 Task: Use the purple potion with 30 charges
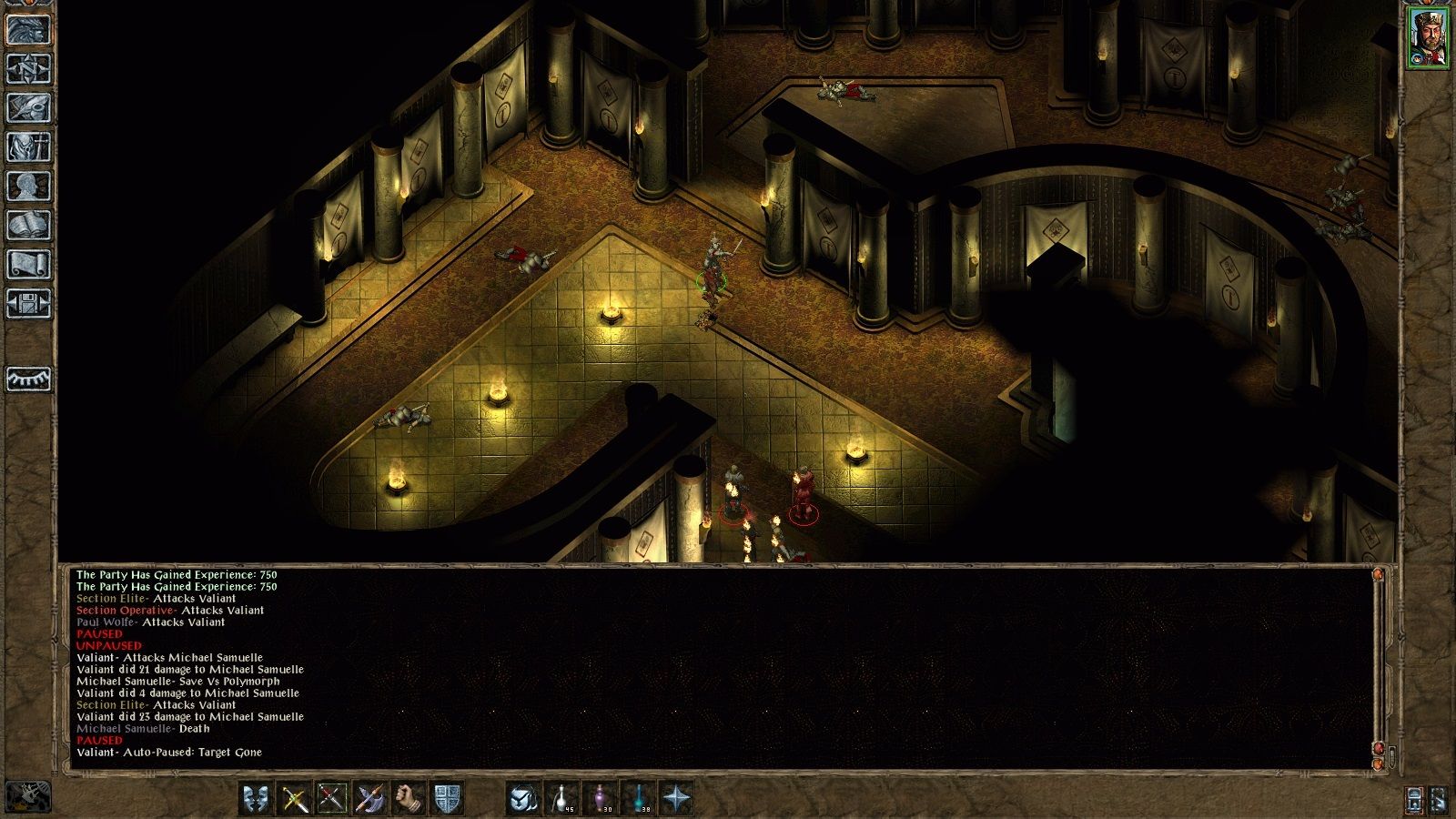click(x=600, y=799)
